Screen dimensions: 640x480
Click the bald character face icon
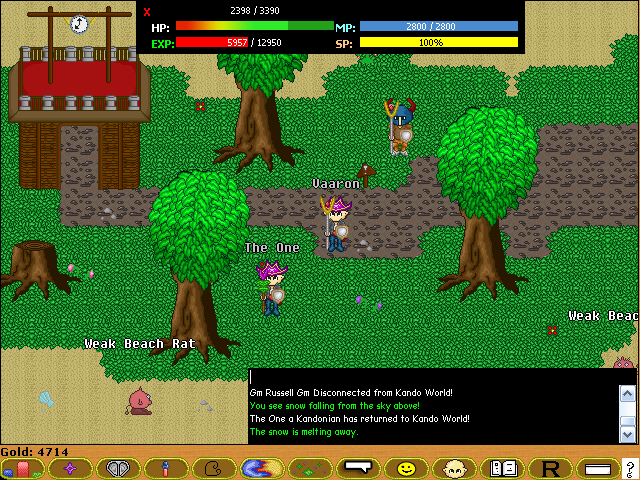tap(454, 468)
